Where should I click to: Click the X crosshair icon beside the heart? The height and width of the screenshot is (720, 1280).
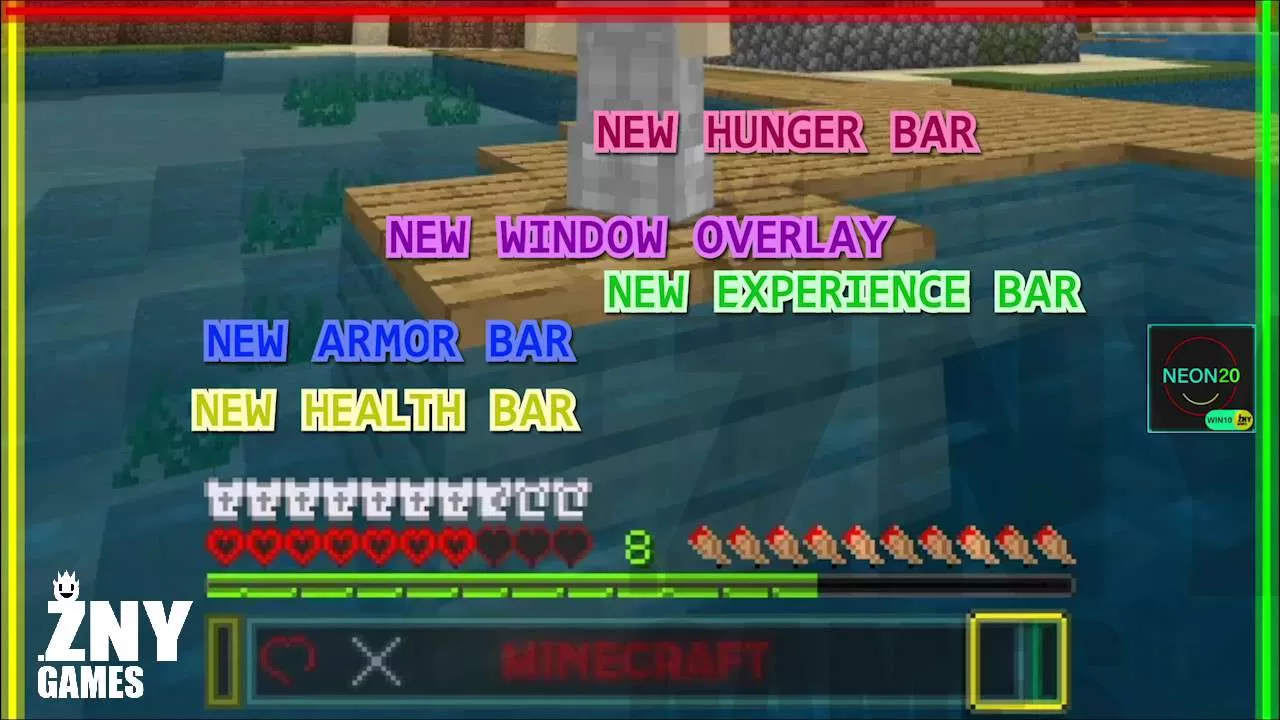378,660
